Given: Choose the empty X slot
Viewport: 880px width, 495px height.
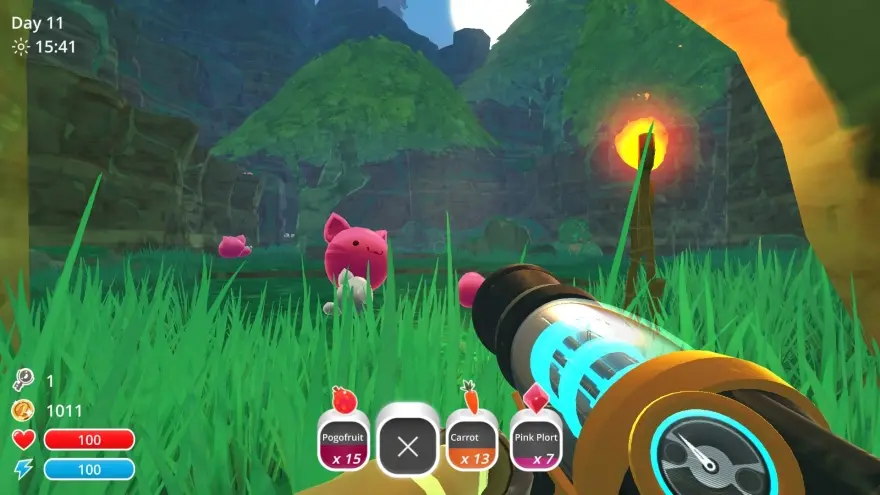Looking at the screenshot, I should 407,445.
